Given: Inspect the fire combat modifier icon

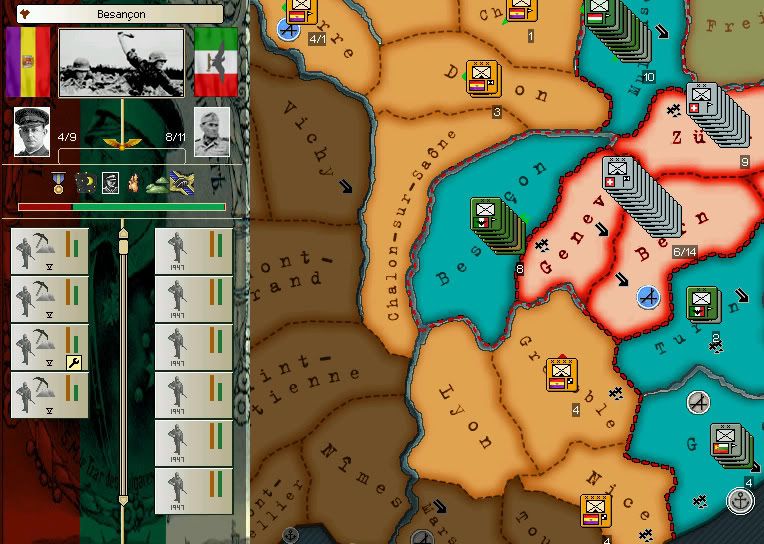Looking at the screenshot, I should click(132, 184).
